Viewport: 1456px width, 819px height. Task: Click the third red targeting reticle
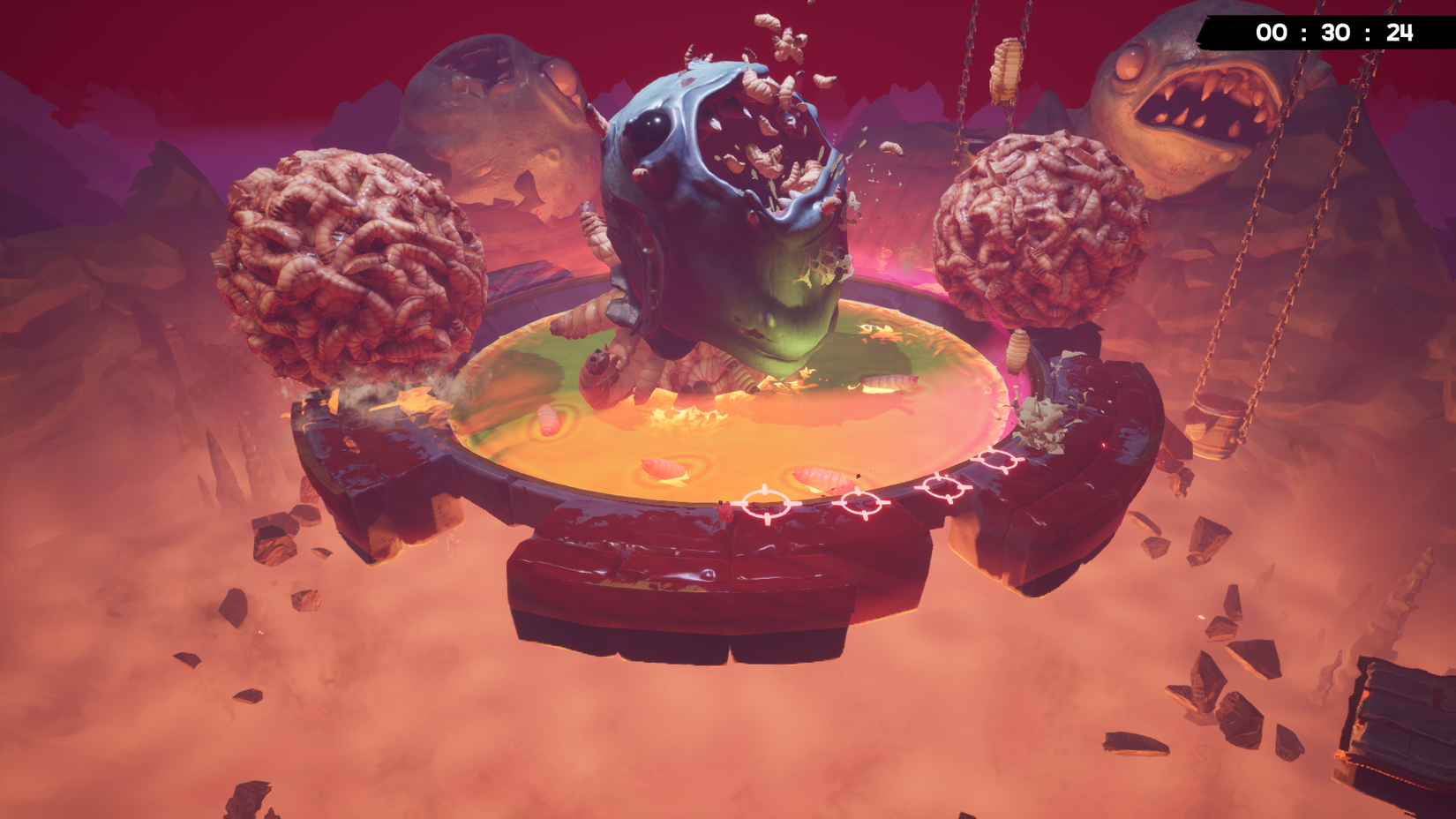(x=942, y=487)
